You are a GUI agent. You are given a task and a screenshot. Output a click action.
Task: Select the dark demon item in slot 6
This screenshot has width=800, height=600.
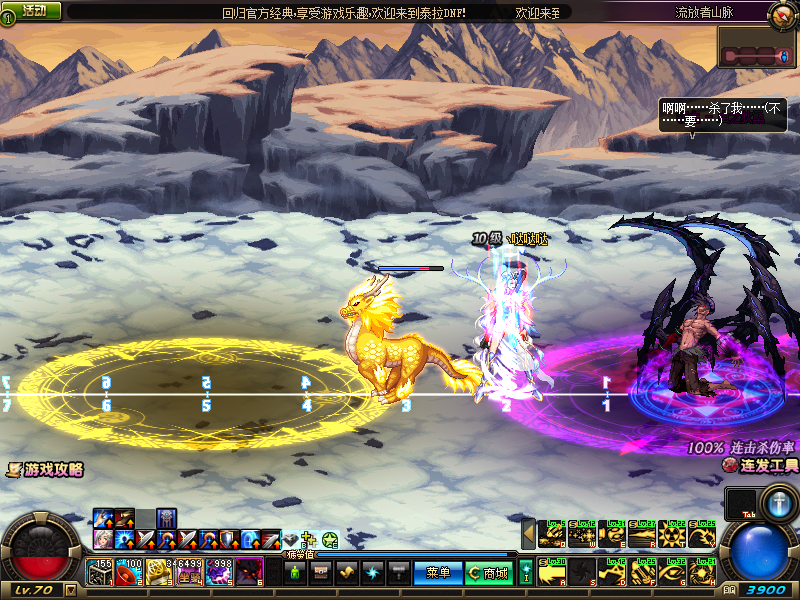click(250, 572)
